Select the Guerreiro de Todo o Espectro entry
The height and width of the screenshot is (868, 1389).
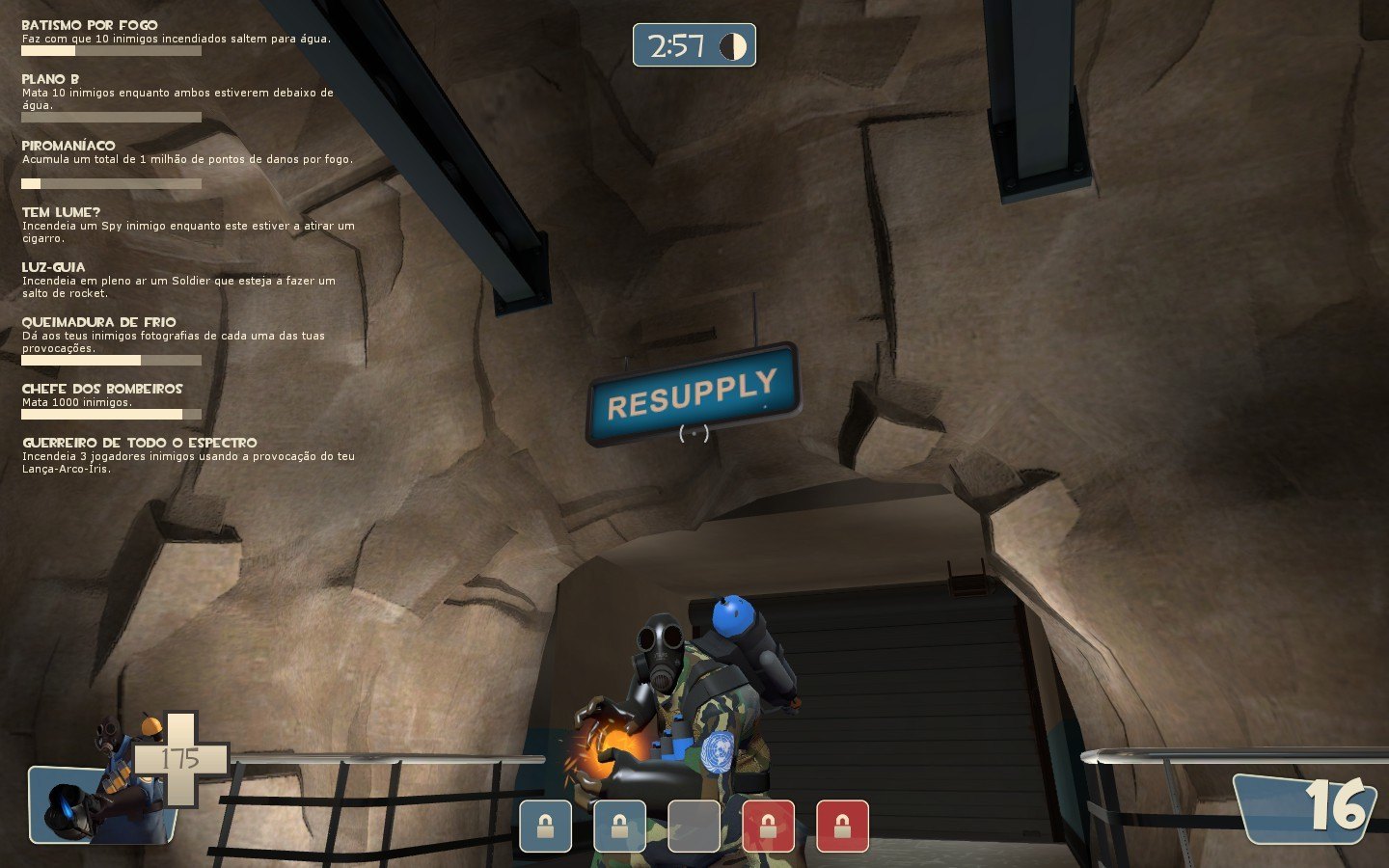click(x=140, y=443)
